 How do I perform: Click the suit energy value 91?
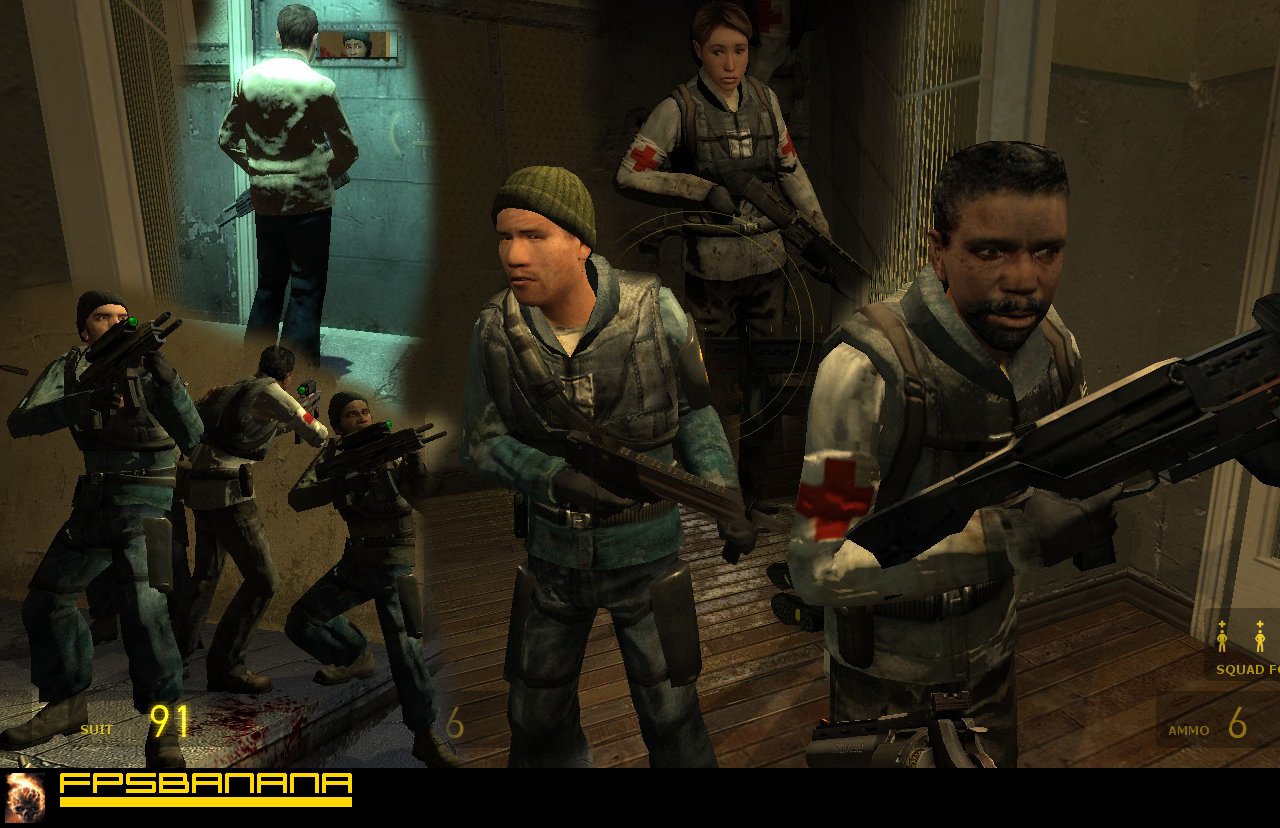(x=168, y=719)
